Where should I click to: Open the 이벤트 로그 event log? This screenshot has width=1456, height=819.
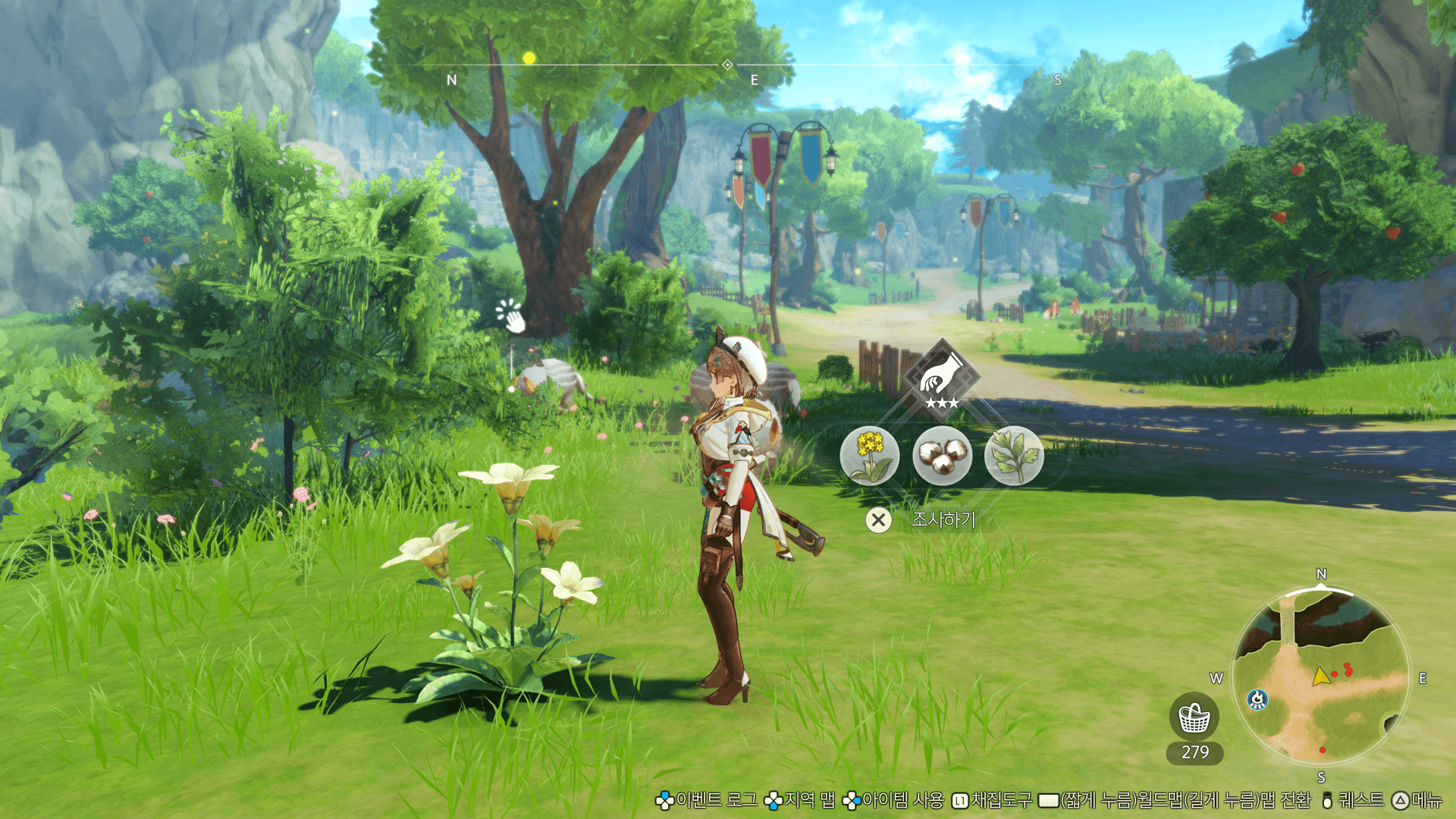(x=715, y=800)
